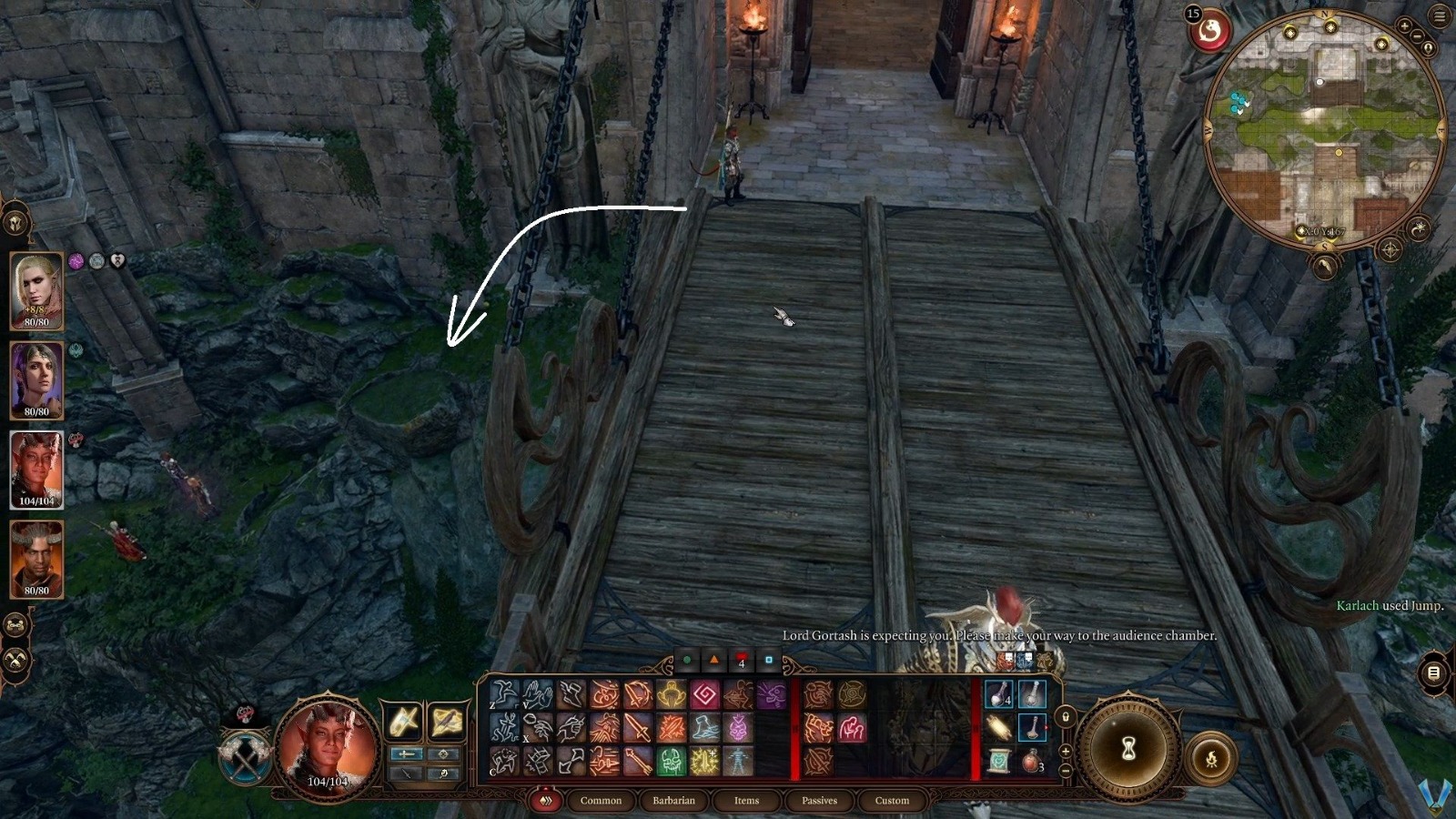Use the green skull poison ability icon
The width and height of the screenshot is (1456, 819).
[x=671, y=763]
